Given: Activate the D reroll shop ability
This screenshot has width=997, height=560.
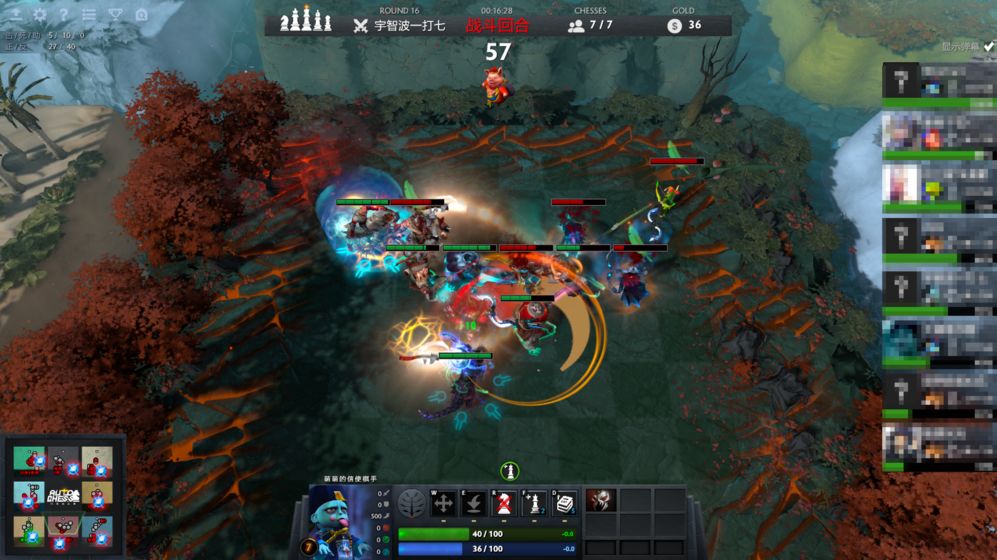Looking at the screenshot, I should tap(565, 504).
